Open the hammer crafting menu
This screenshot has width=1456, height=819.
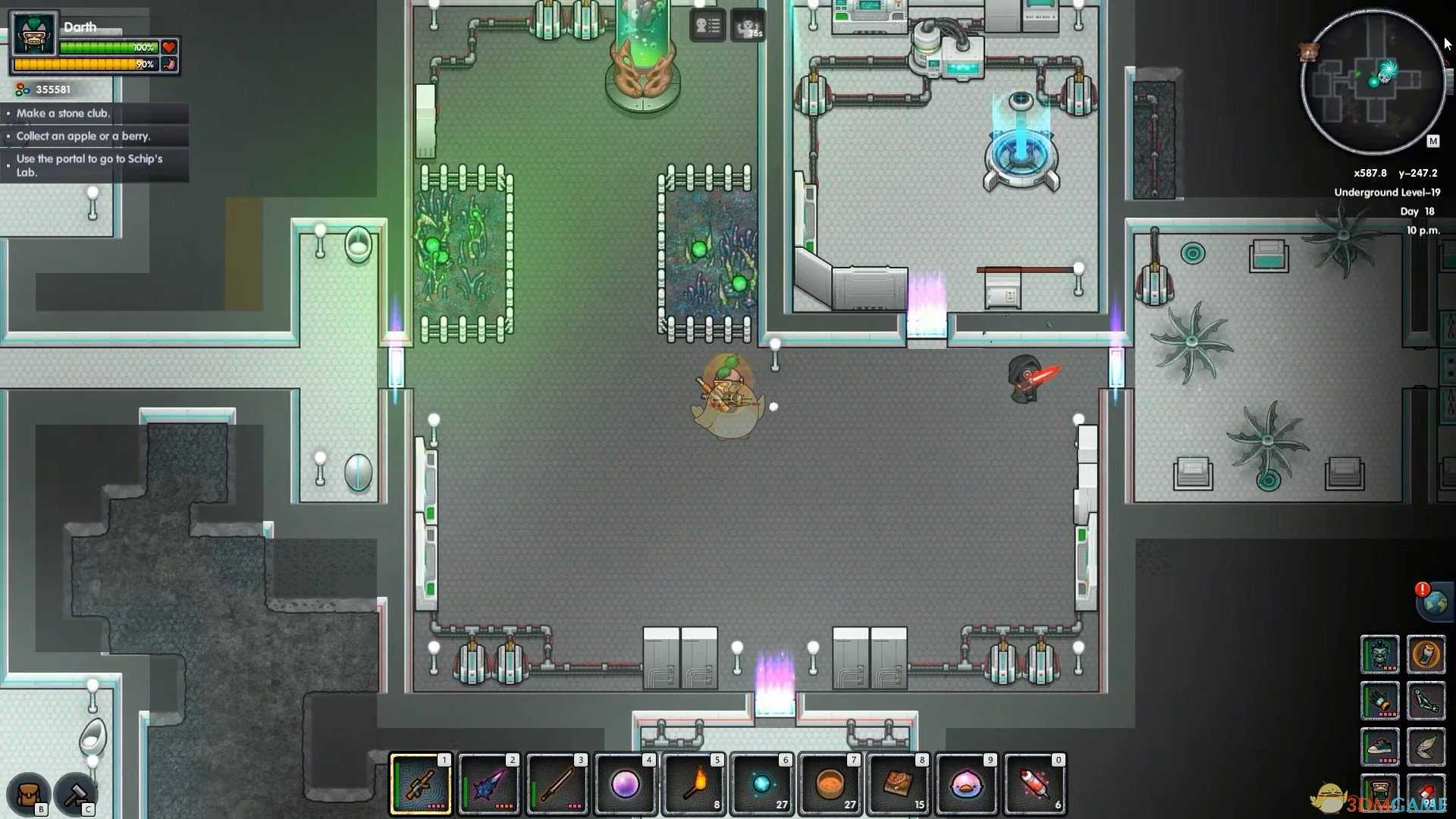click(x=76, y=794)
